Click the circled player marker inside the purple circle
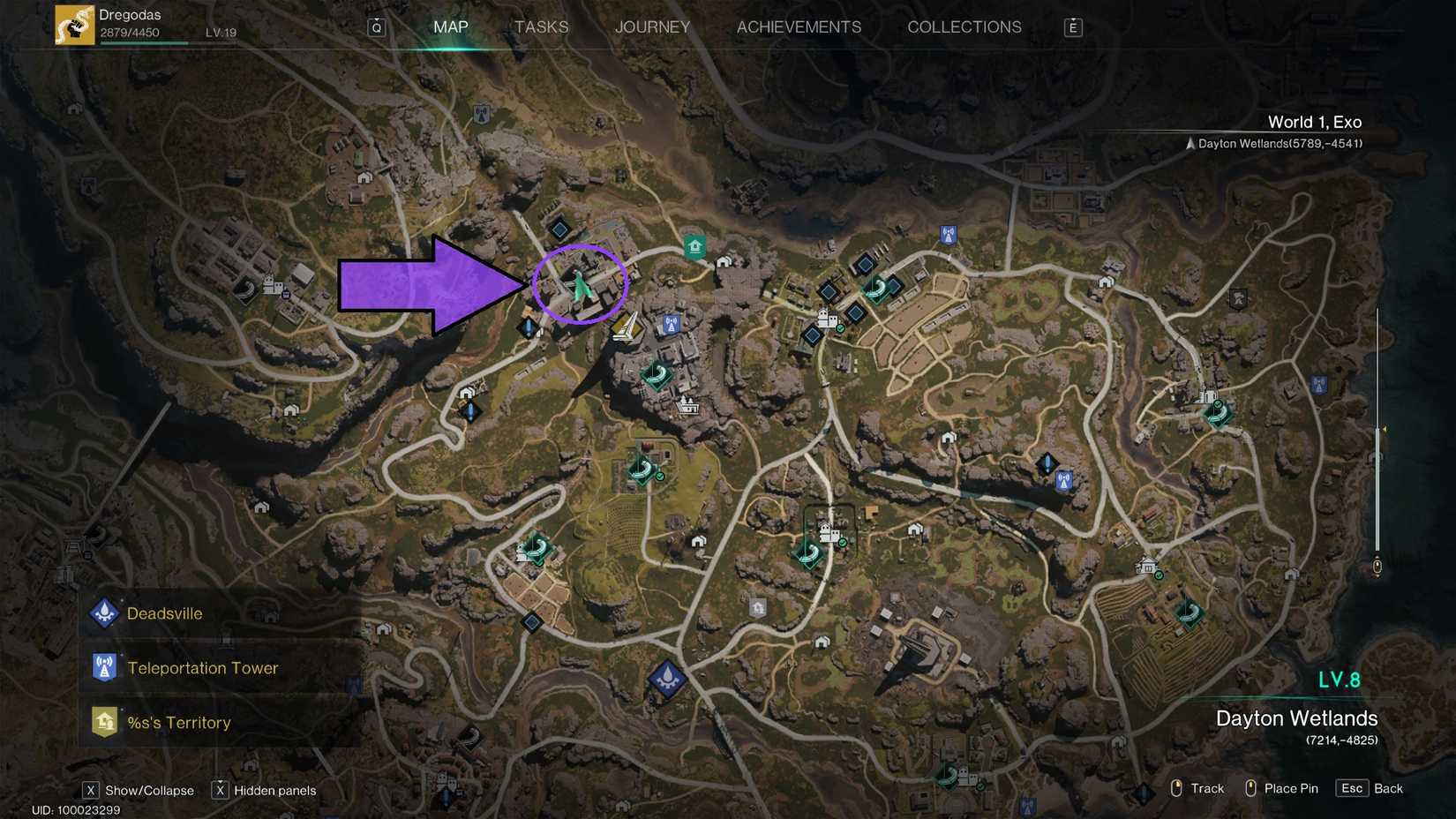 580,286
